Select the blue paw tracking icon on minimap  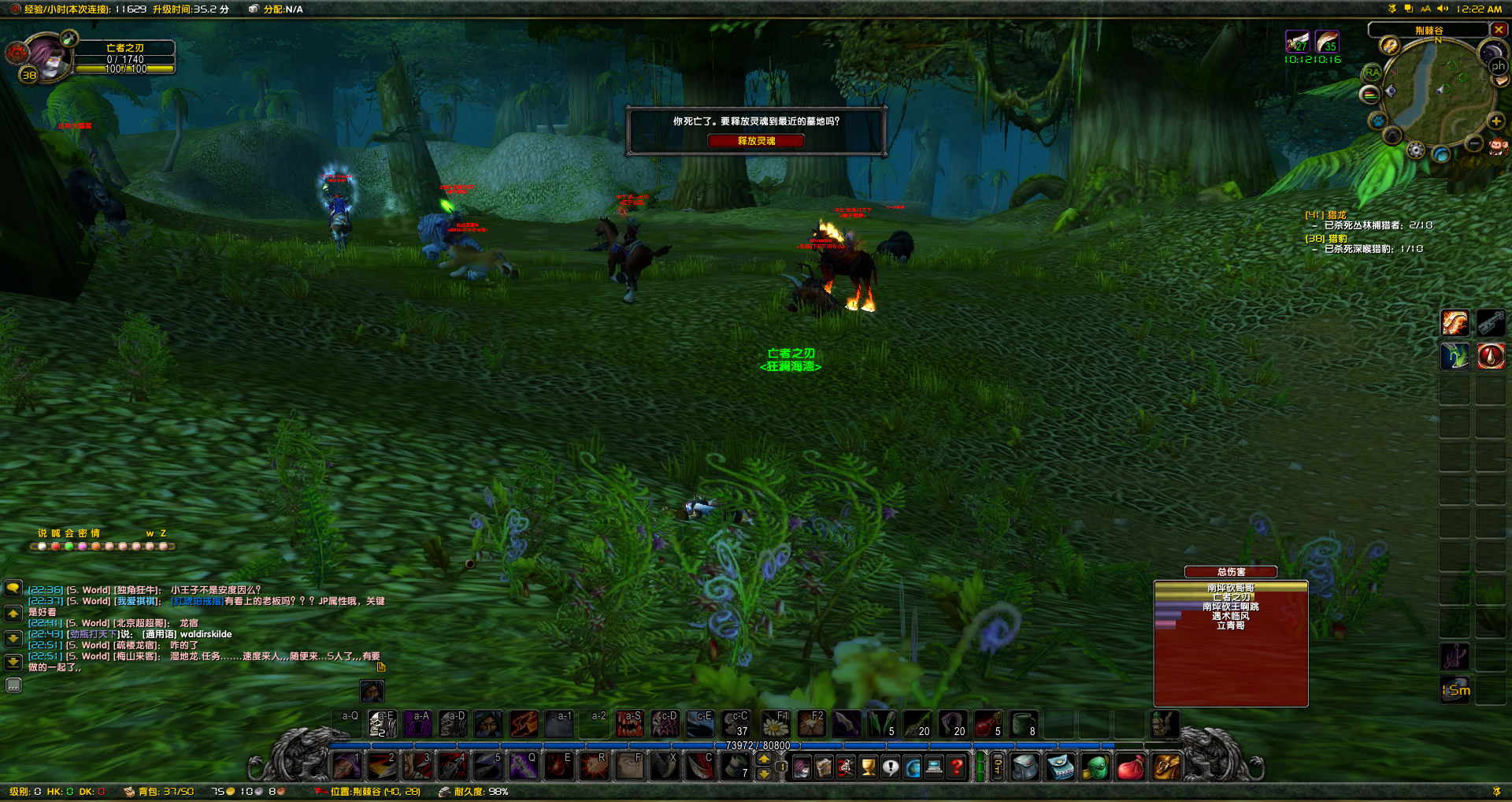(1378, 121)
